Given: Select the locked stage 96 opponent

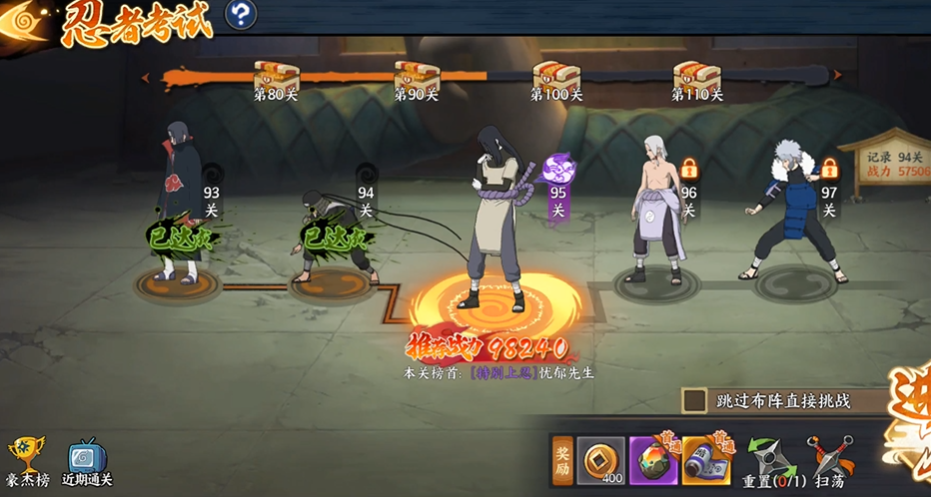Looking at the screenshot, I should click(x=657, y=212).
